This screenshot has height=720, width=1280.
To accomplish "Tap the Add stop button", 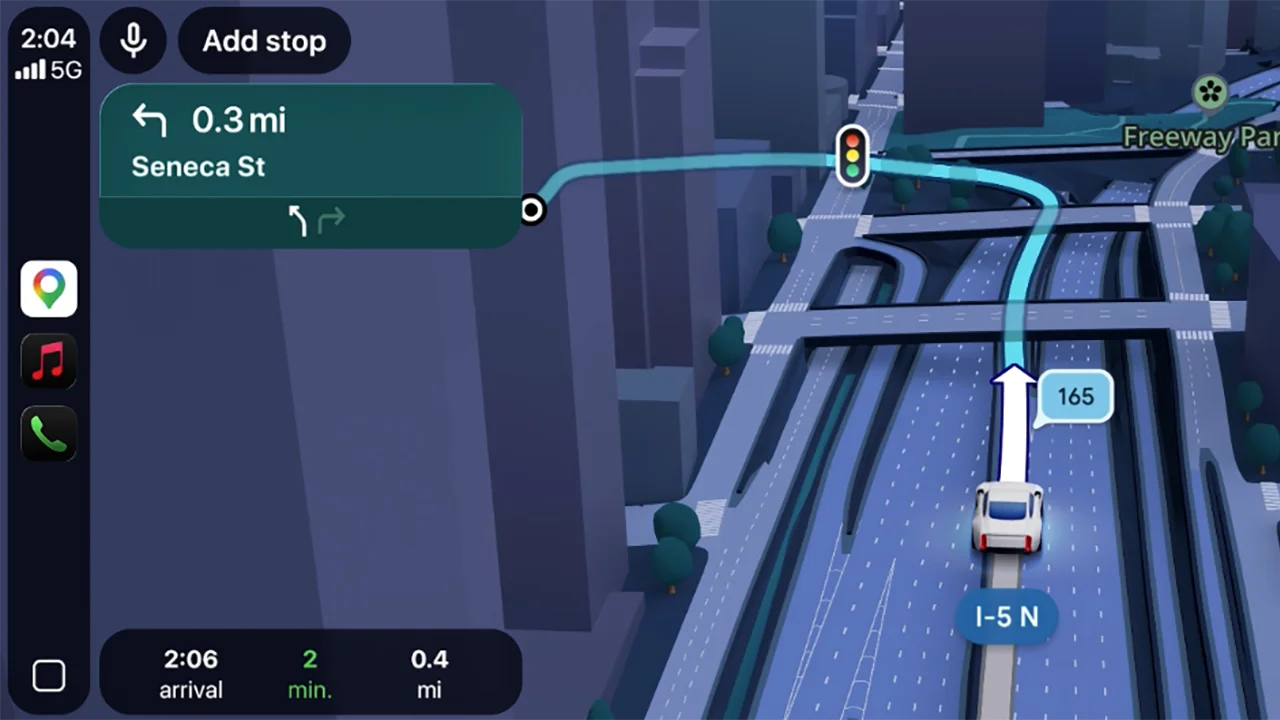I will [x=264, y=41].
